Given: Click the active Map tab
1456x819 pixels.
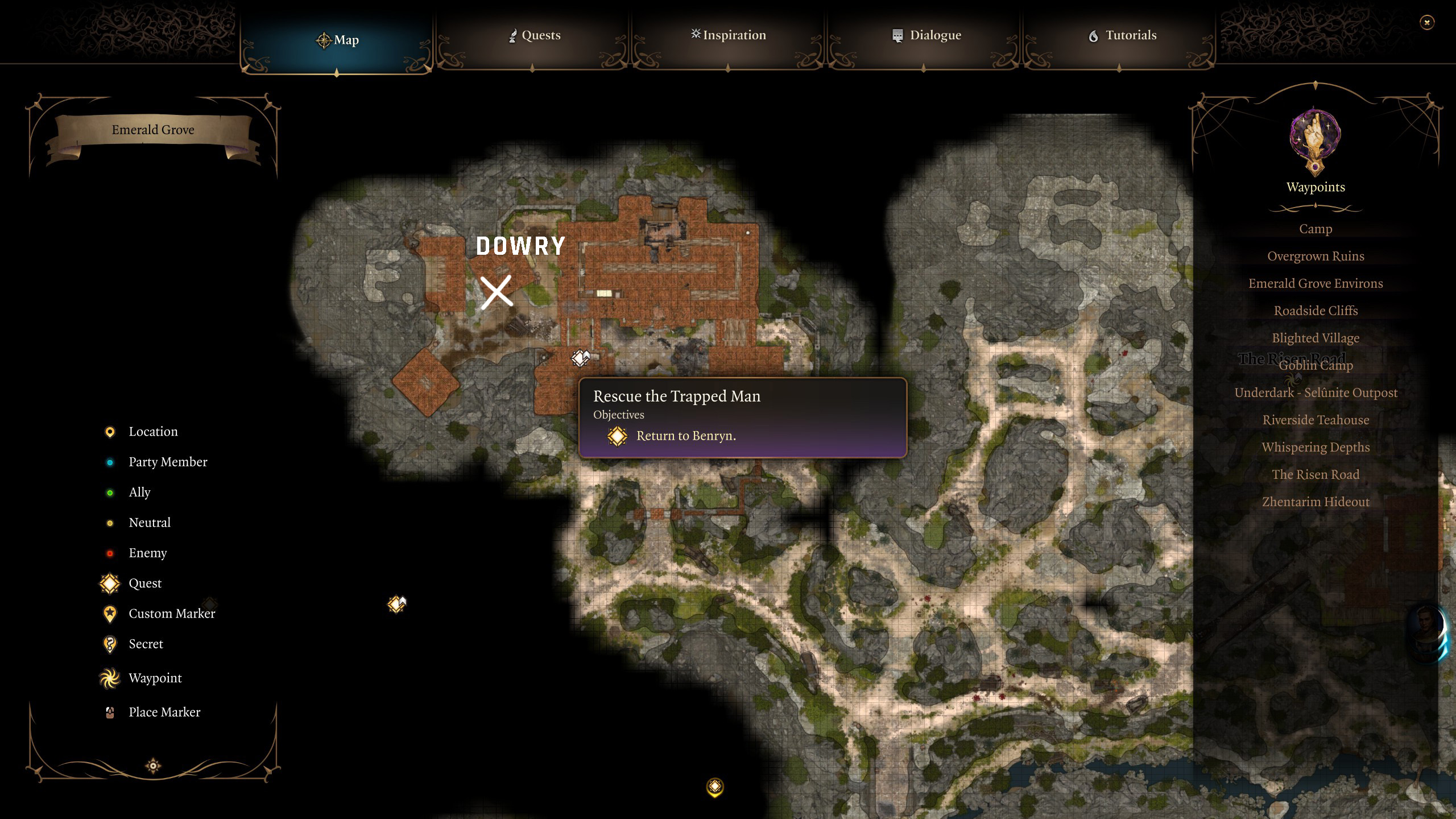Looking at the screenshot, I should [x=337, y=40].
